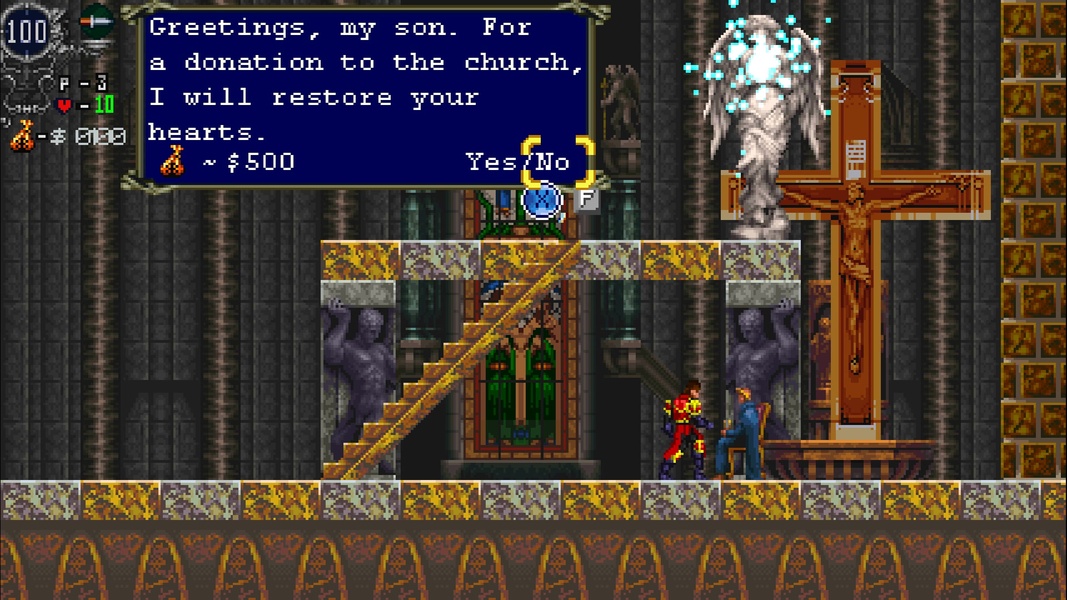
Task: Choose Yes to donate to the church
Action: [x=491, y=162]
